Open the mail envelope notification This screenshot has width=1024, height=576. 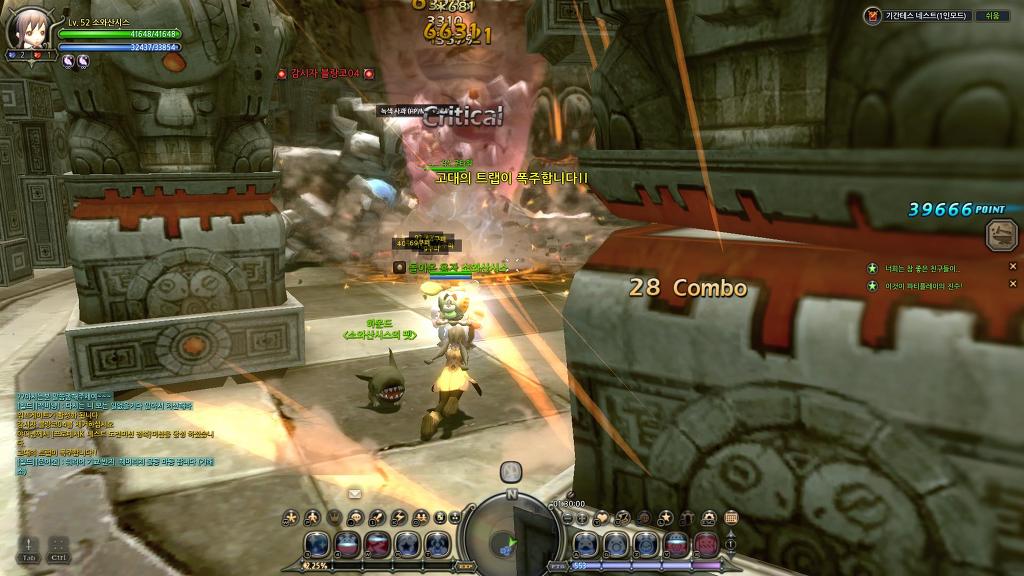355,493
